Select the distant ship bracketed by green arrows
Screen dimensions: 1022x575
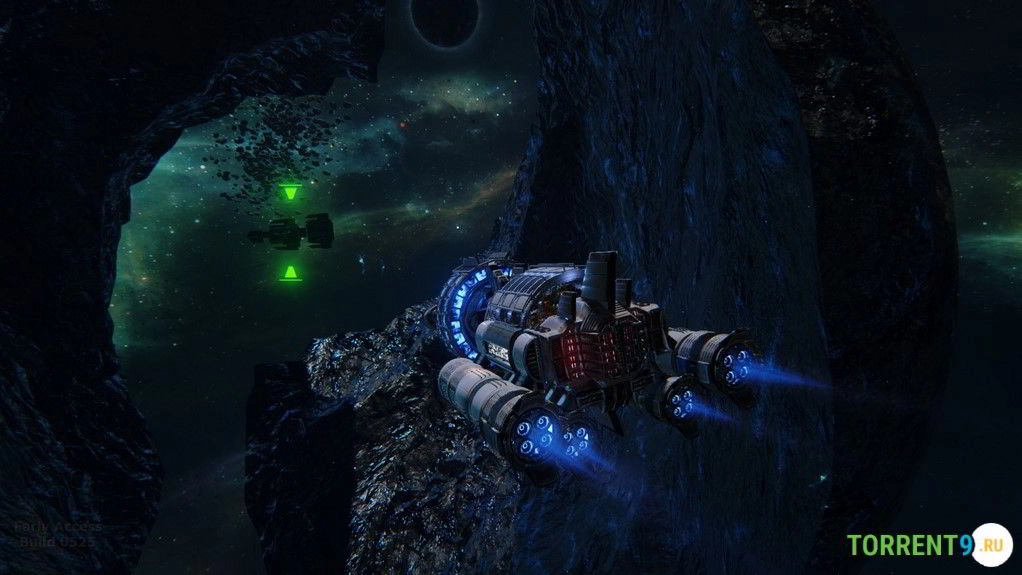(x=291, y=233)
